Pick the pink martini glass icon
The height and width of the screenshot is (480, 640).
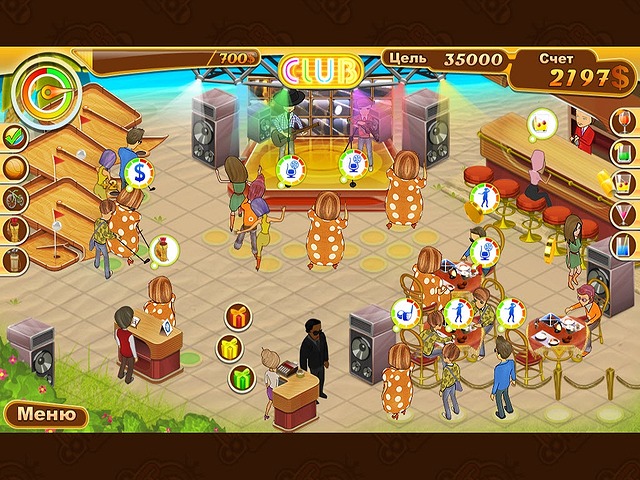click(623, 215)
